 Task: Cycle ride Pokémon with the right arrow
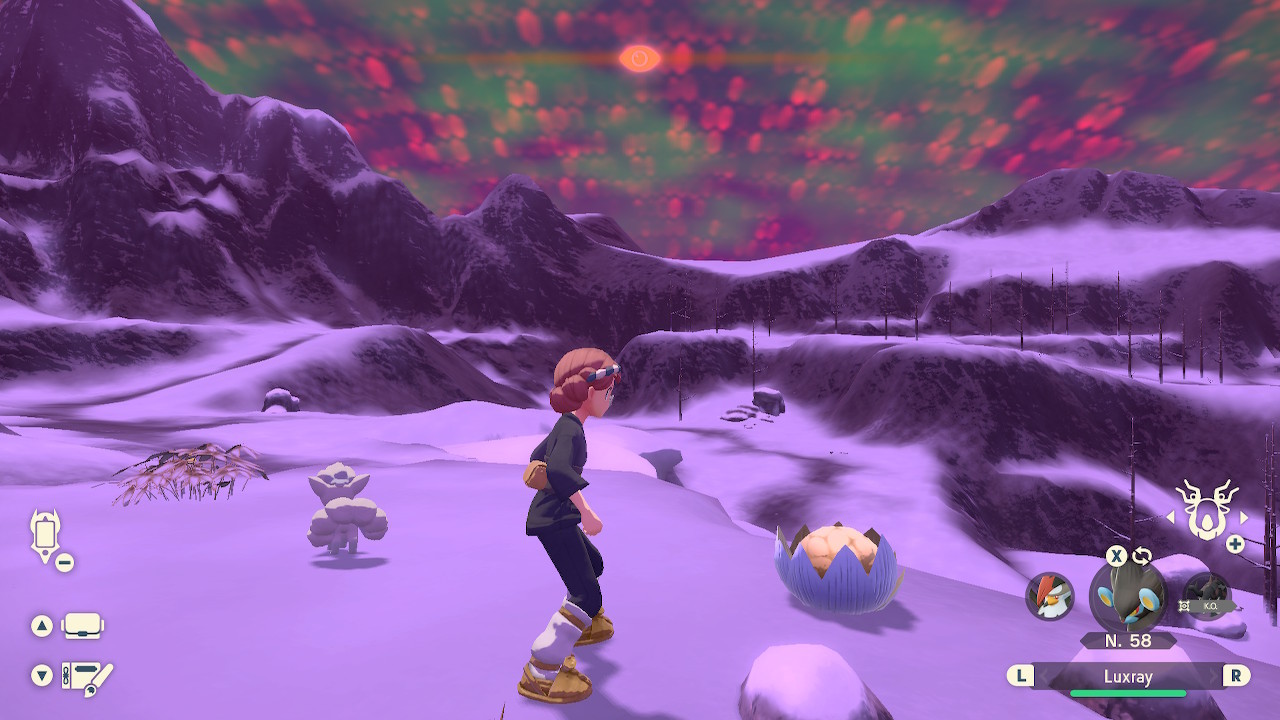(1244, 518)
